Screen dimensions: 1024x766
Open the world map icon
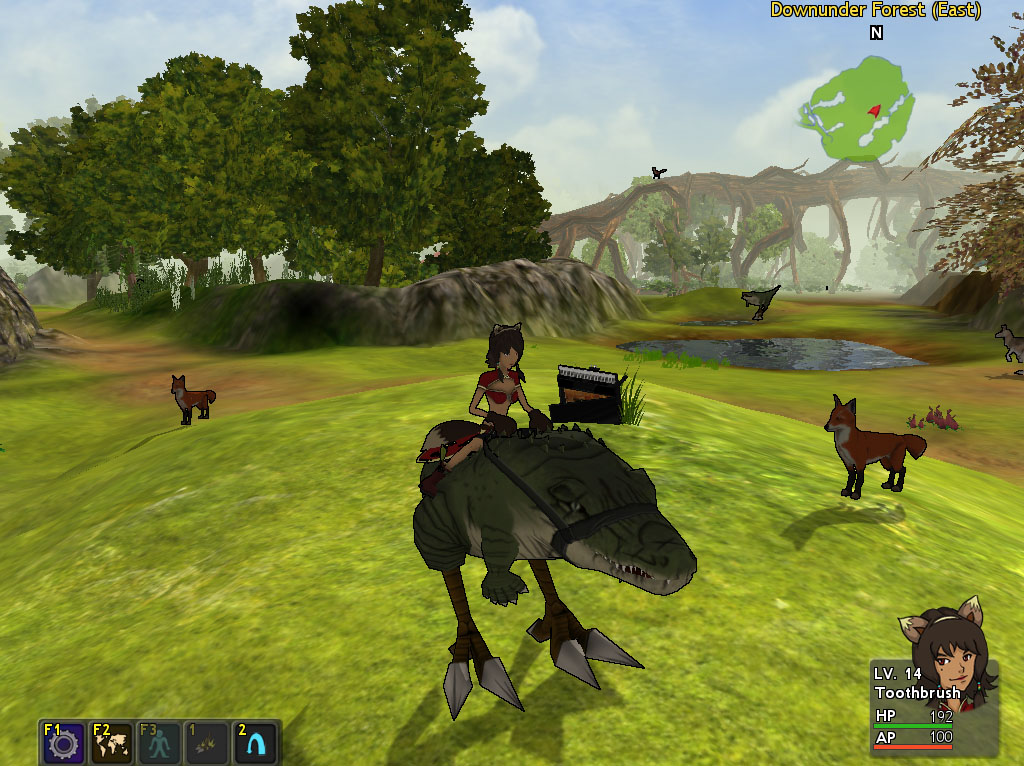click(110, 743)
